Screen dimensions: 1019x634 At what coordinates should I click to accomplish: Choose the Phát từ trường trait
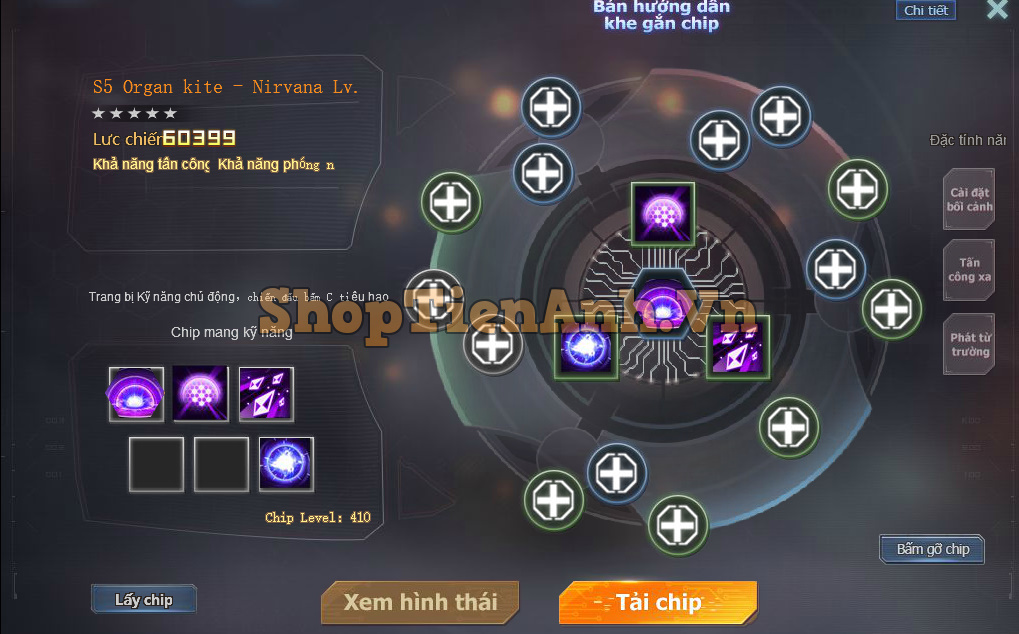[969, 345]
